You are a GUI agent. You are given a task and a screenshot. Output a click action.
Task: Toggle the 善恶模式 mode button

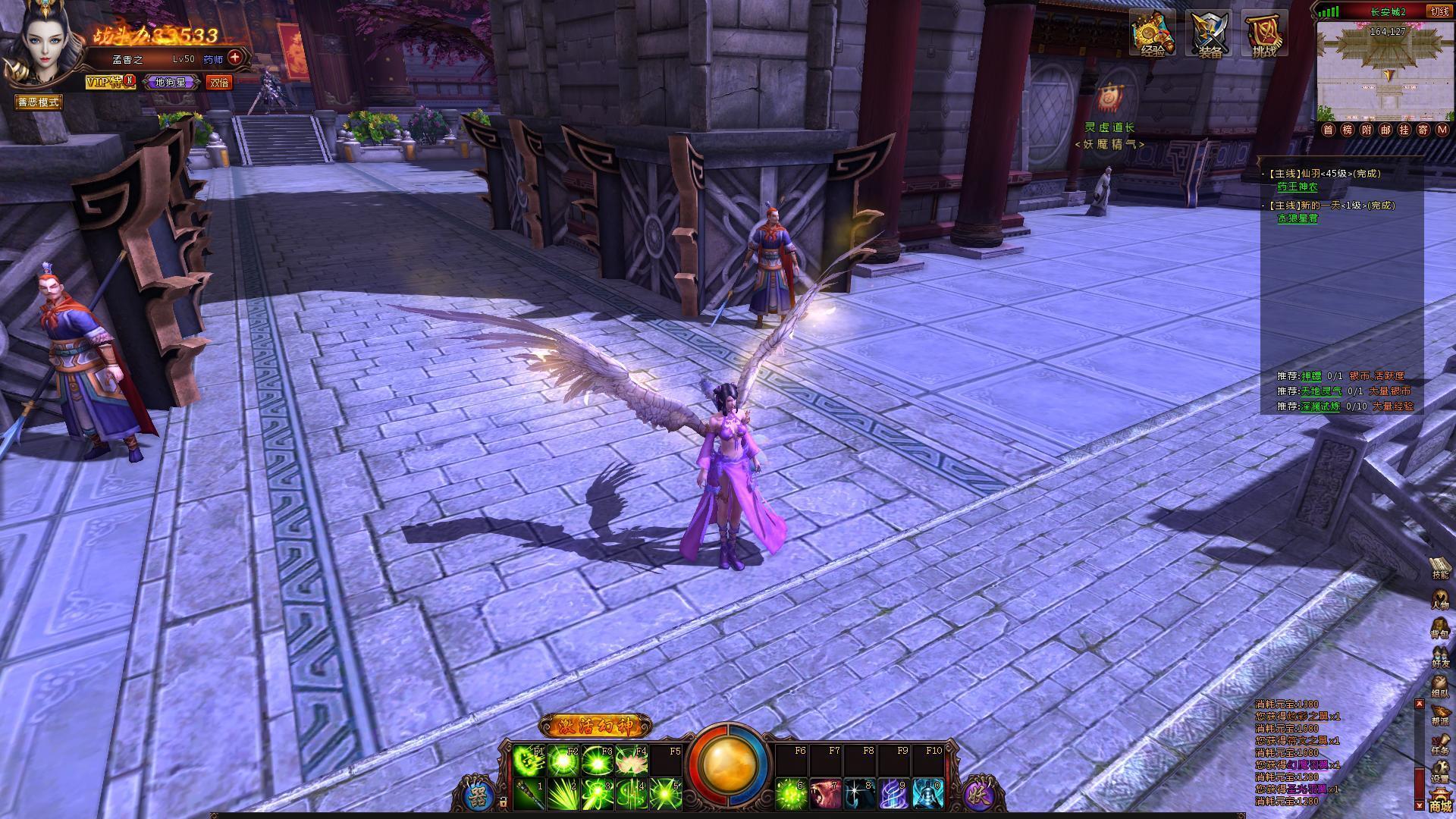(x=39, y=102)
